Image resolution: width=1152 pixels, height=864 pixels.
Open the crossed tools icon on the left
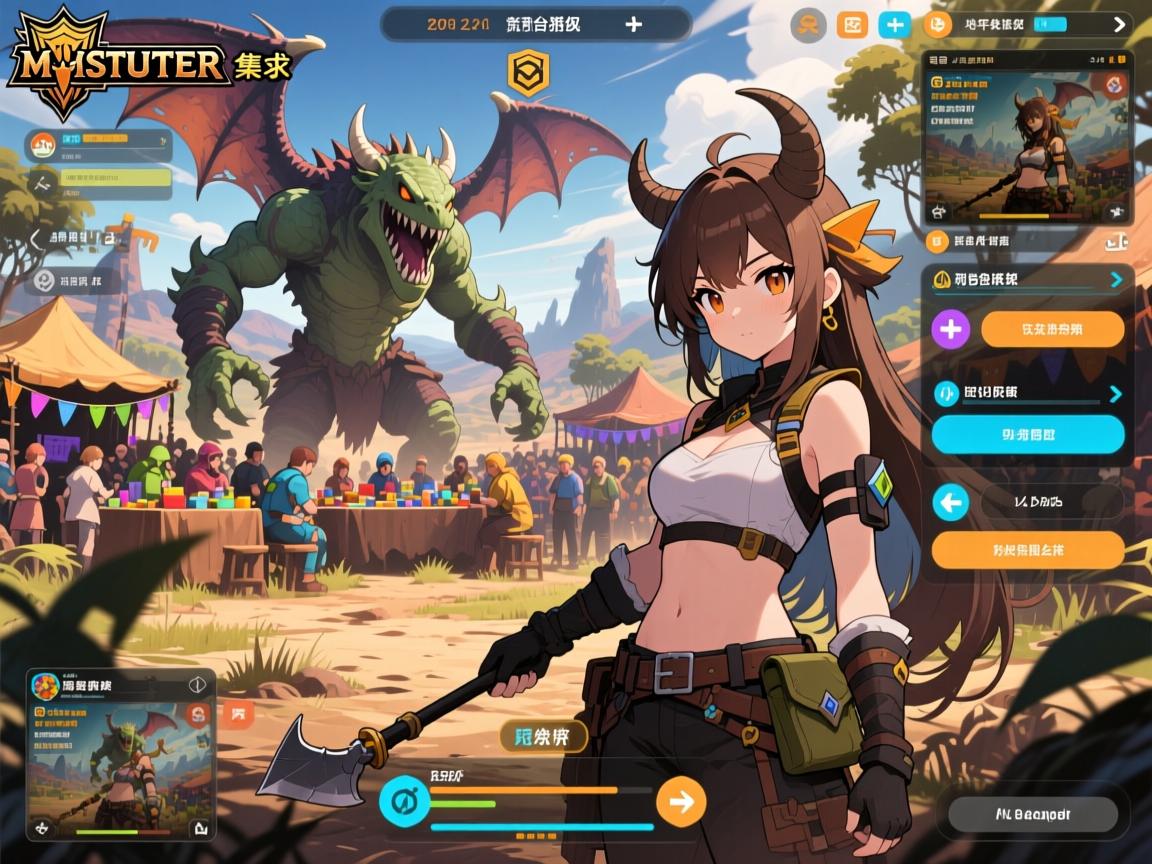click(42, 184)
